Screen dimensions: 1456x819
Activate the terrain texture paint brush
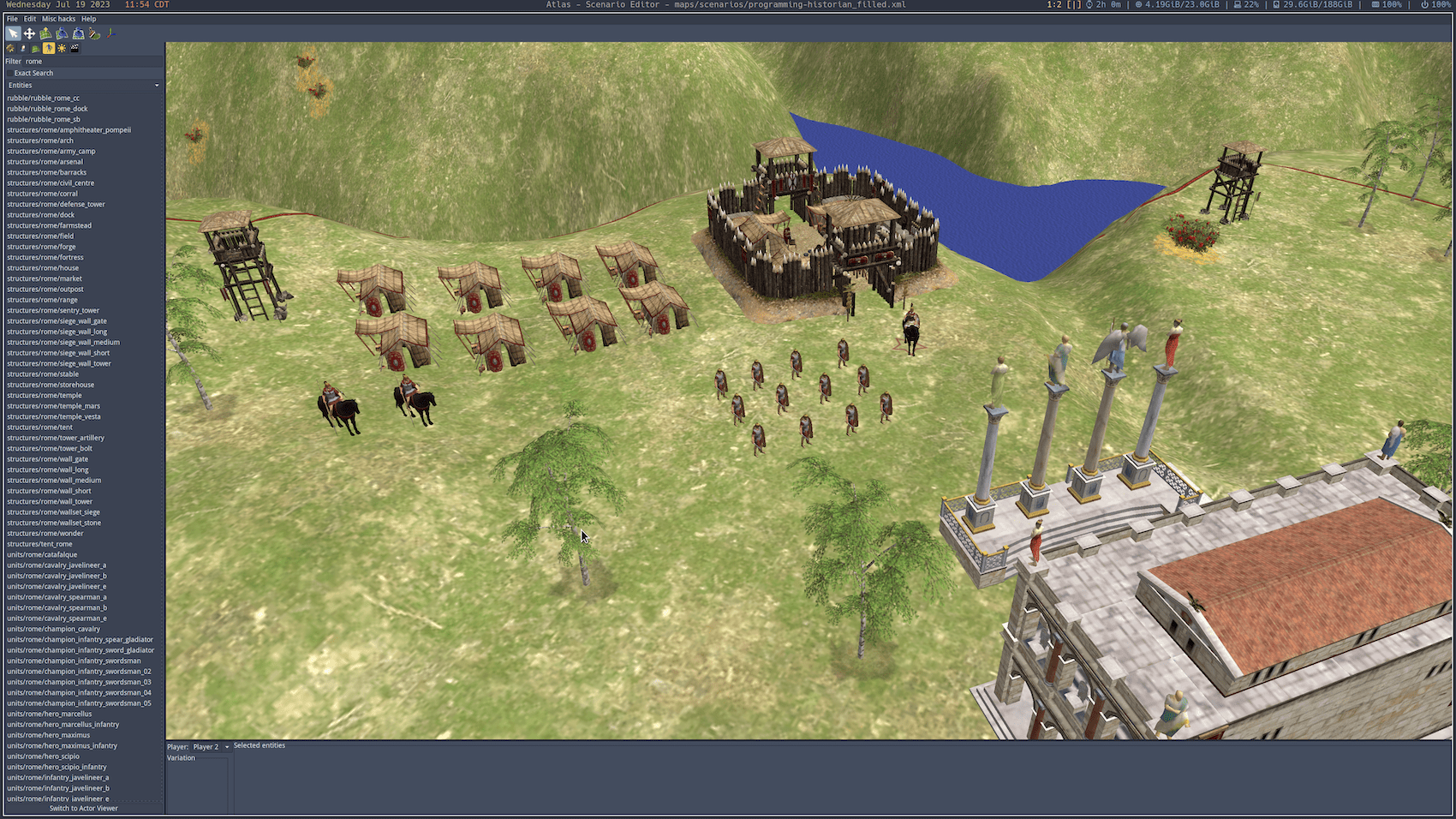coord(94,33)
